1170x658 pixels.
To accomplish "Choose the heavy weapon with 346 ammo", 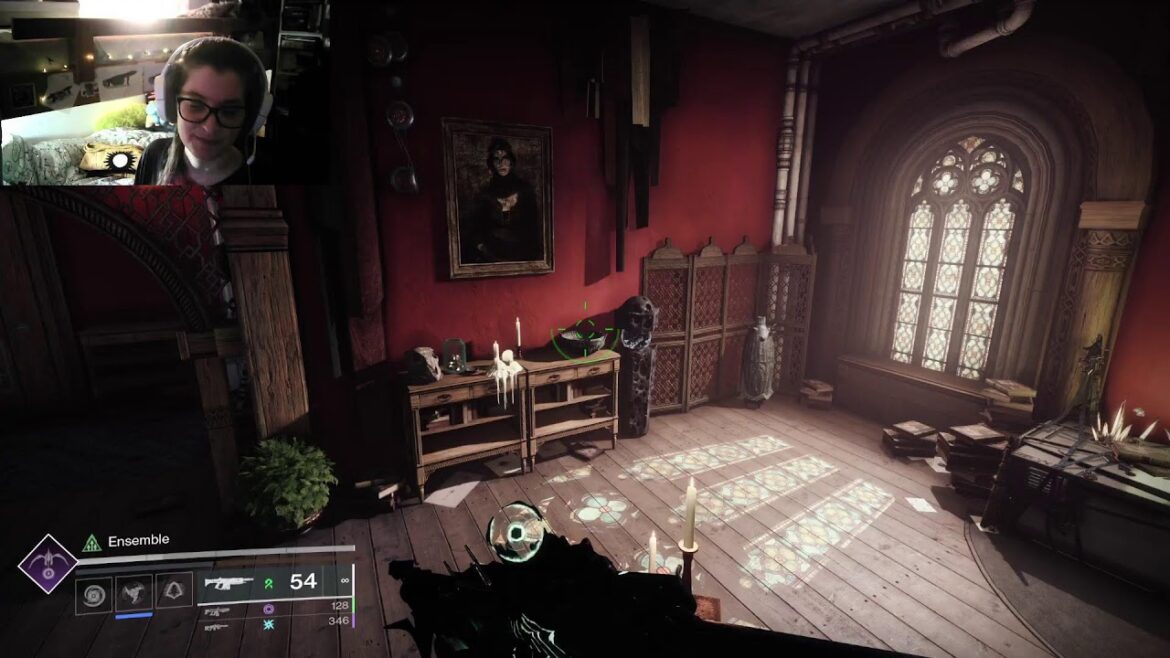I will (x=217, y=625).
